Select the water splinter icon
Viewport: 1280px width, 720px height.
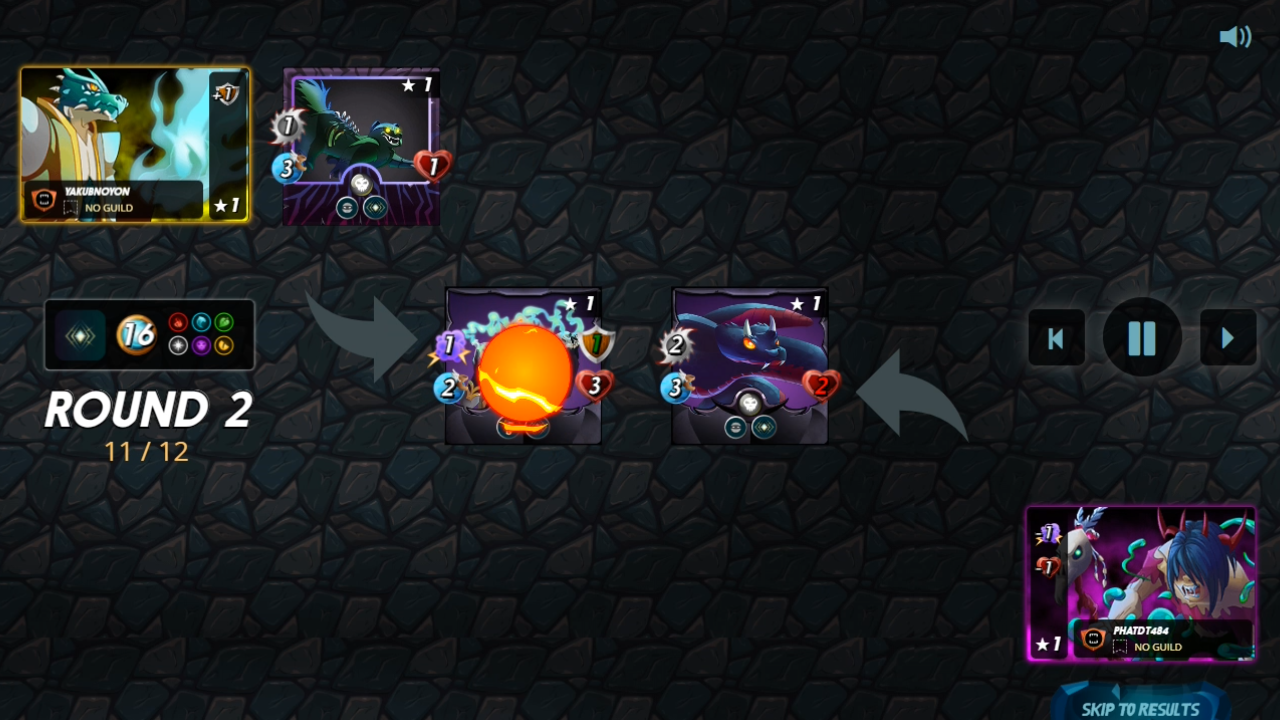[x=200, y=322]
